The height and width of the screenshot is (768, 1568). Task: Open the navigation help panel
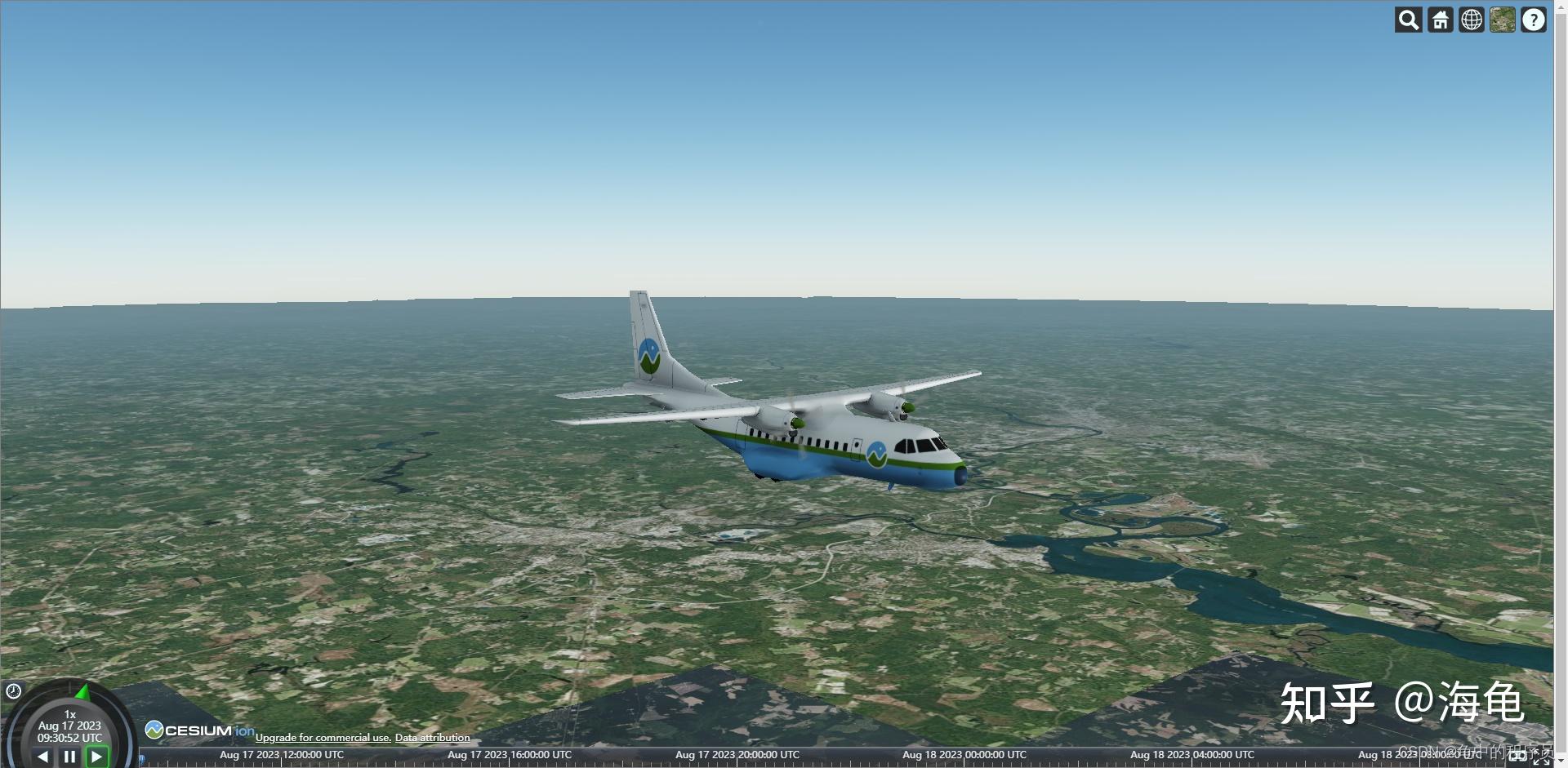tap(1534, 20)
